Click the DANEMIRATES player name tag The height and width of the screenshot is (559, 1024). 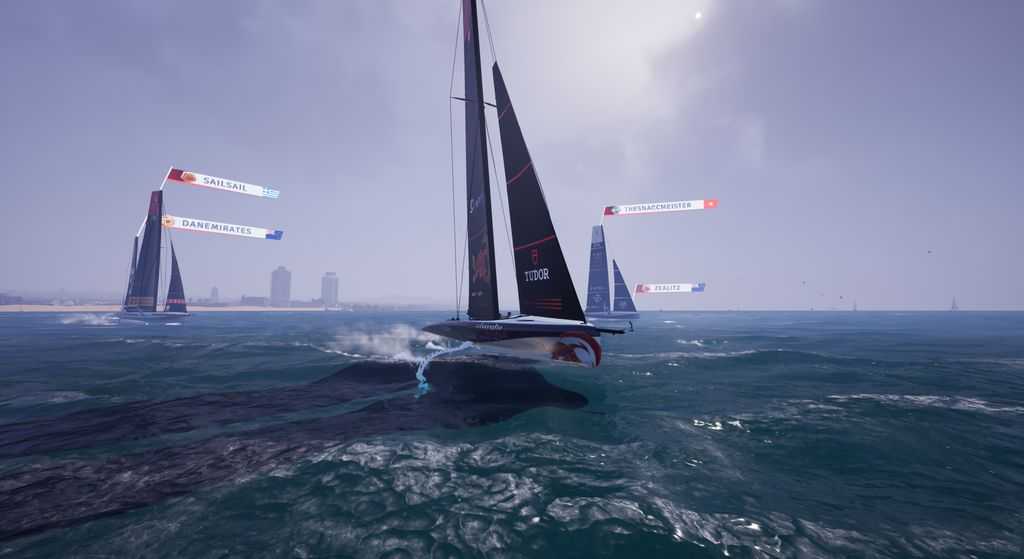point(223,228)
